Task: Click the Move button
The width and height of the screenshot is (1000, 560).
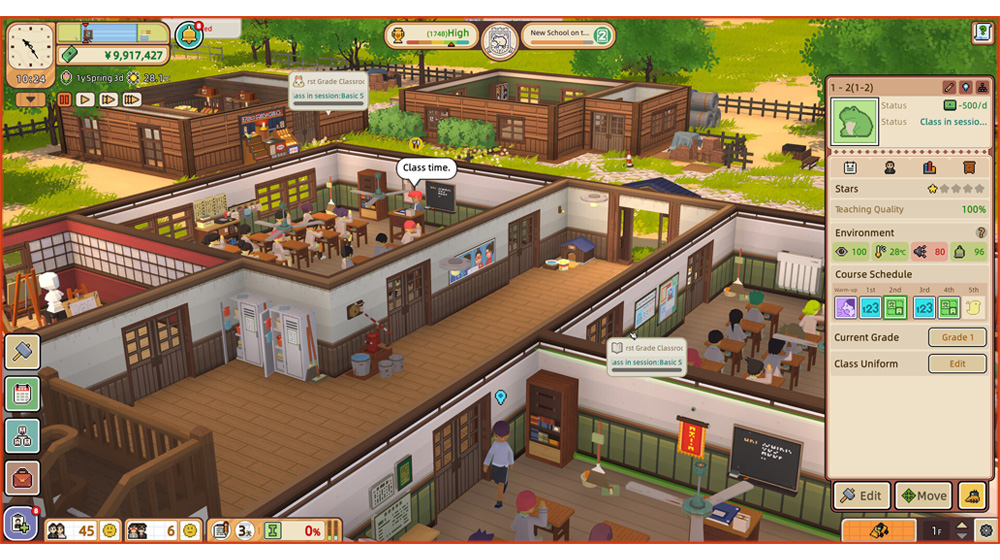Action: (923, 495)
